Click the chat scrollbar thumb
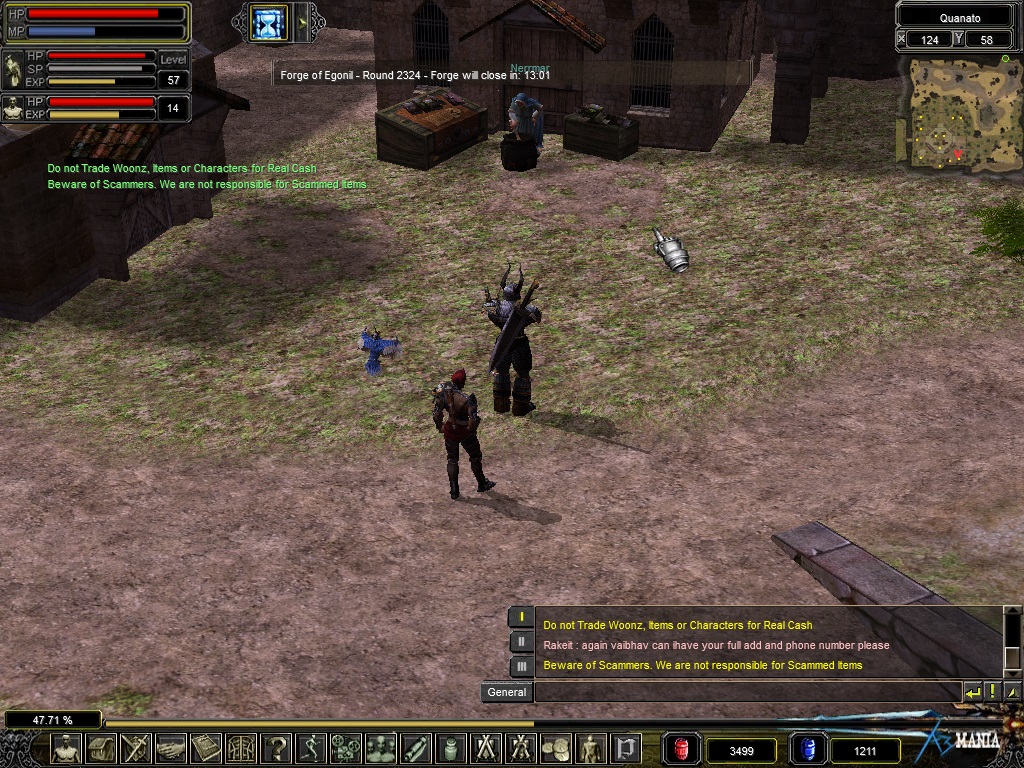 coord(1011,630)
